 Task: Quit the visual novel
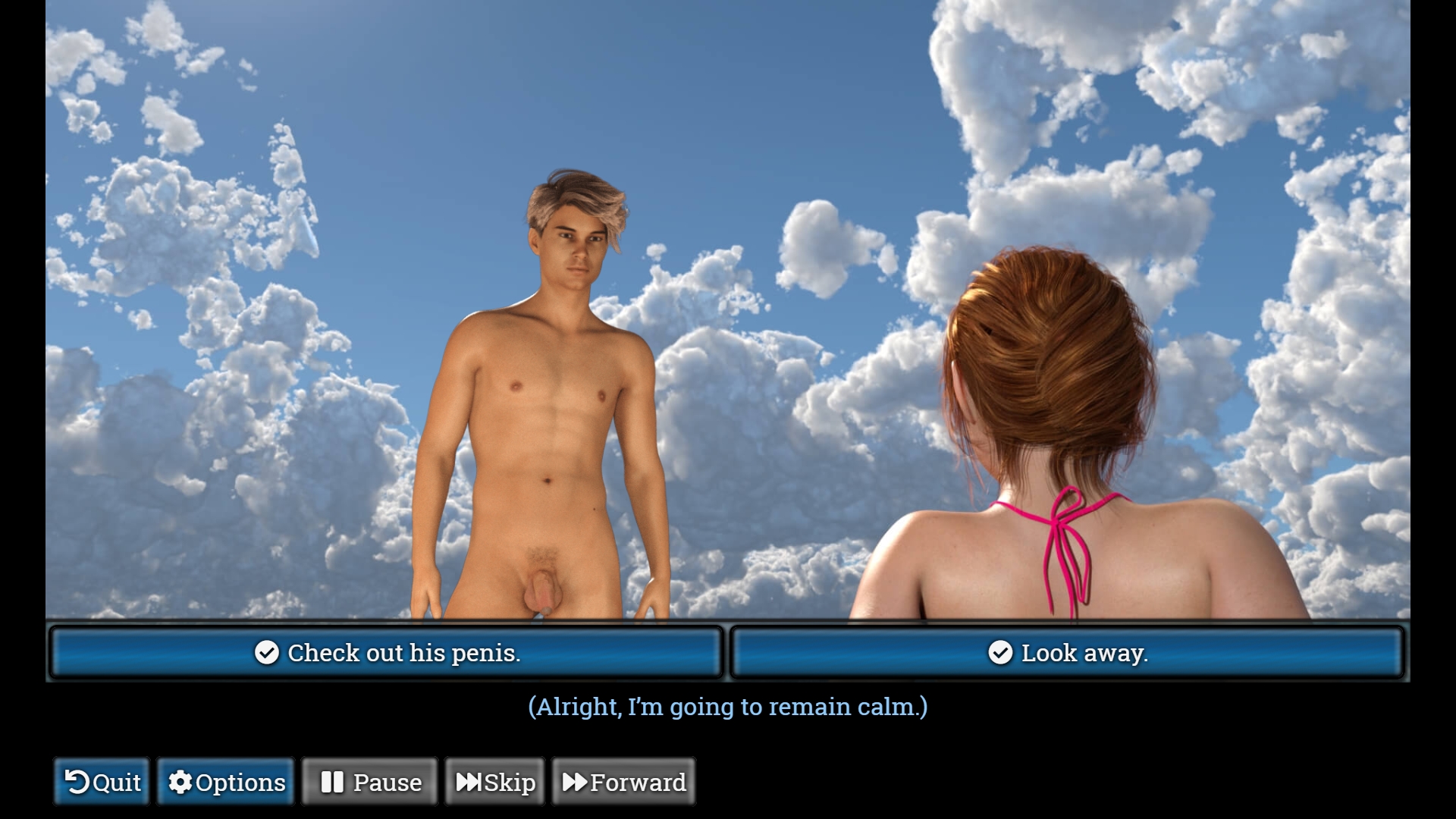click(x=101, y=782)
